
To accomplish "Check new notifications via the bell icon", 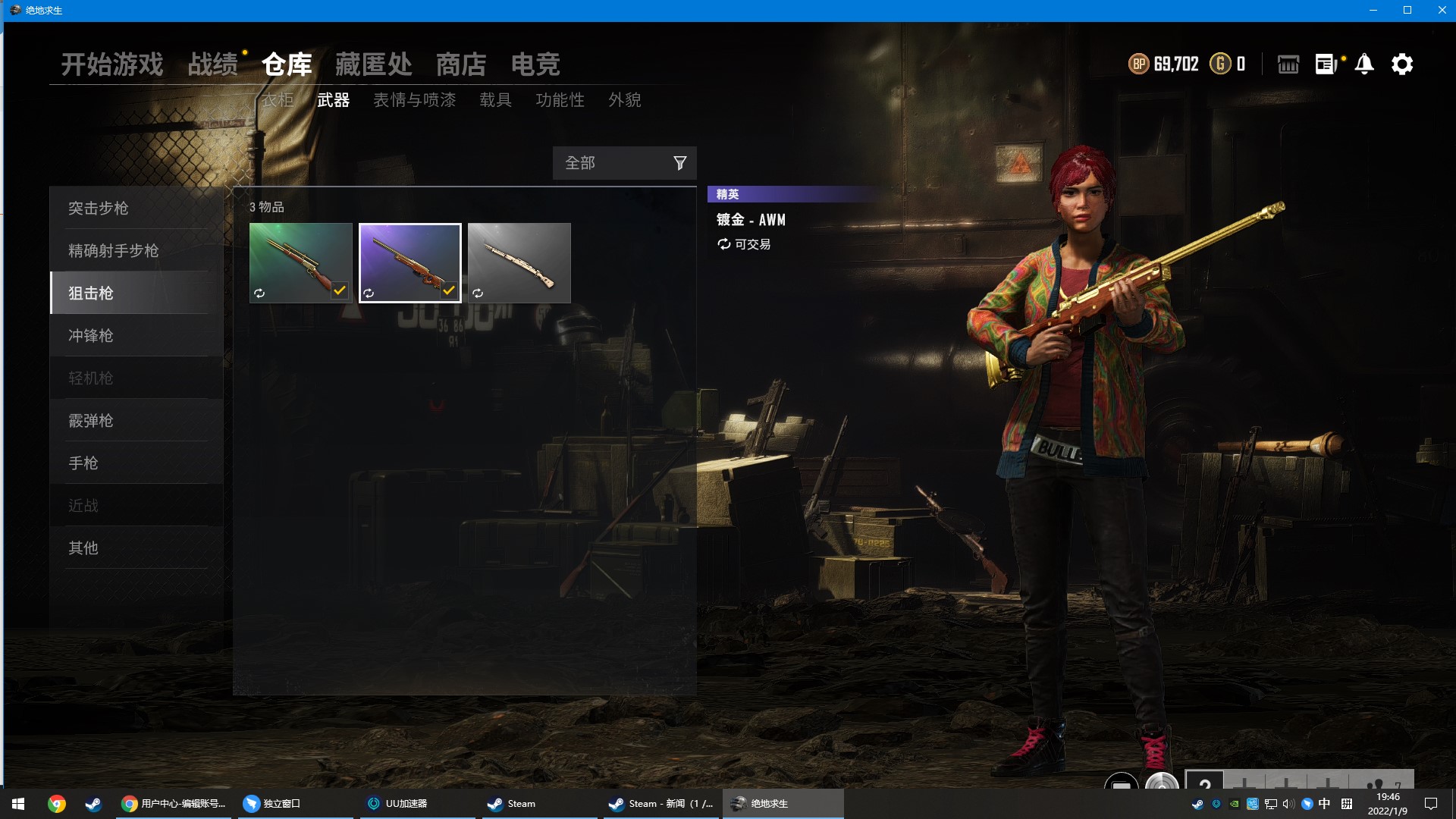I will point(1365,64).
